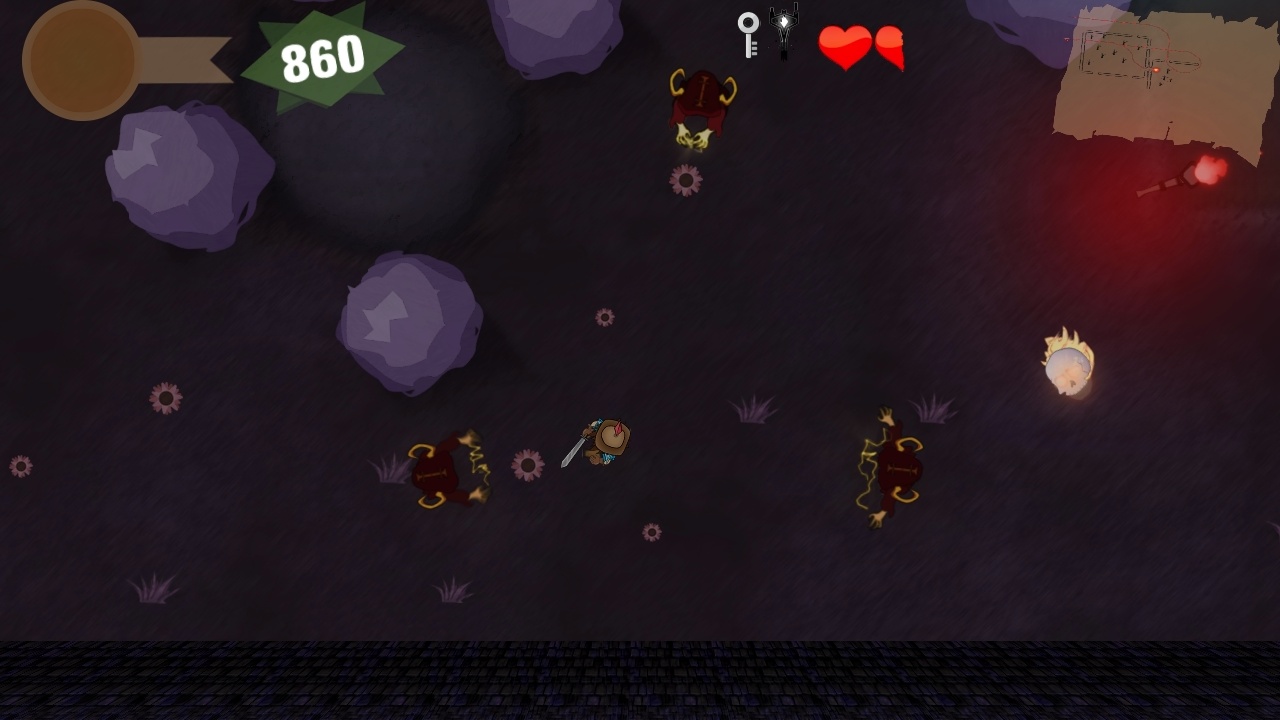1280x720 pixels.
Task: Open the green score badge showing 860
Action: (323, 55)
